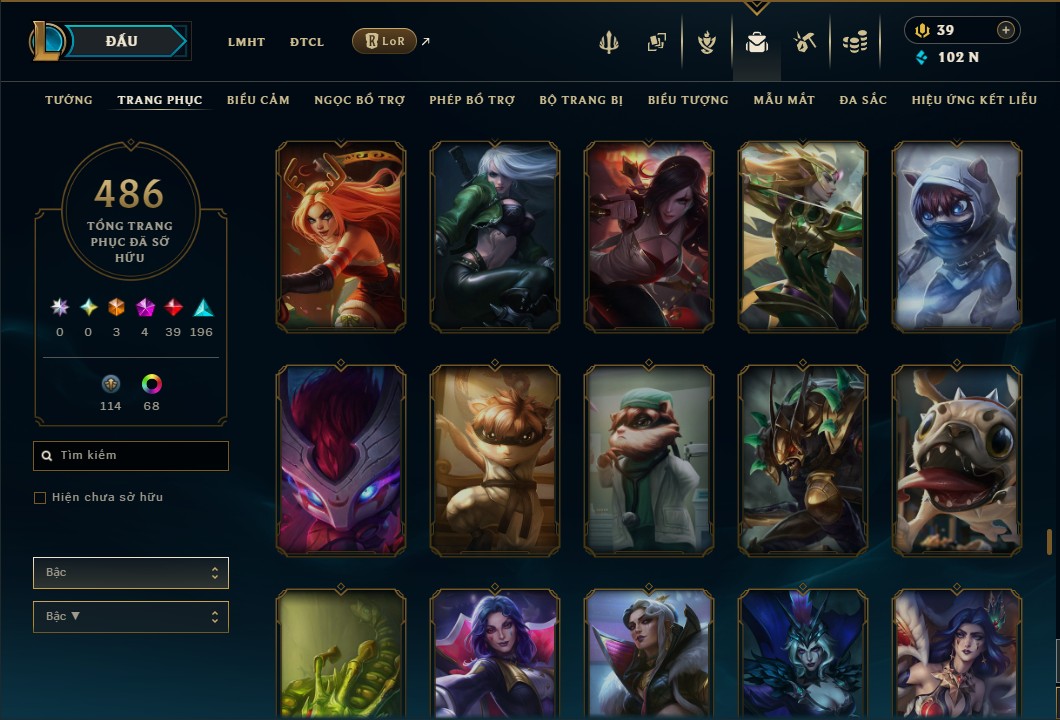Go to the BỘ TRANG BỊ tab
Viewport: 1060px width, 720px height.
coord(581,100)
